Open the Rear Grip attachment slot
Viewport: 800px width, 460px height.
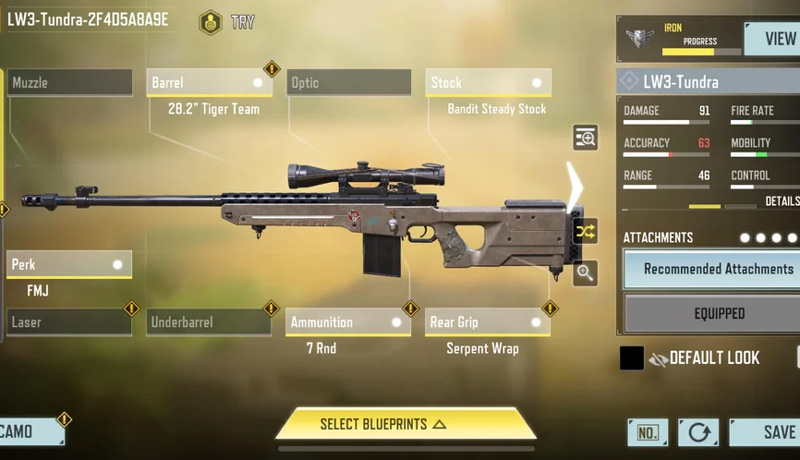coord(488,323)
